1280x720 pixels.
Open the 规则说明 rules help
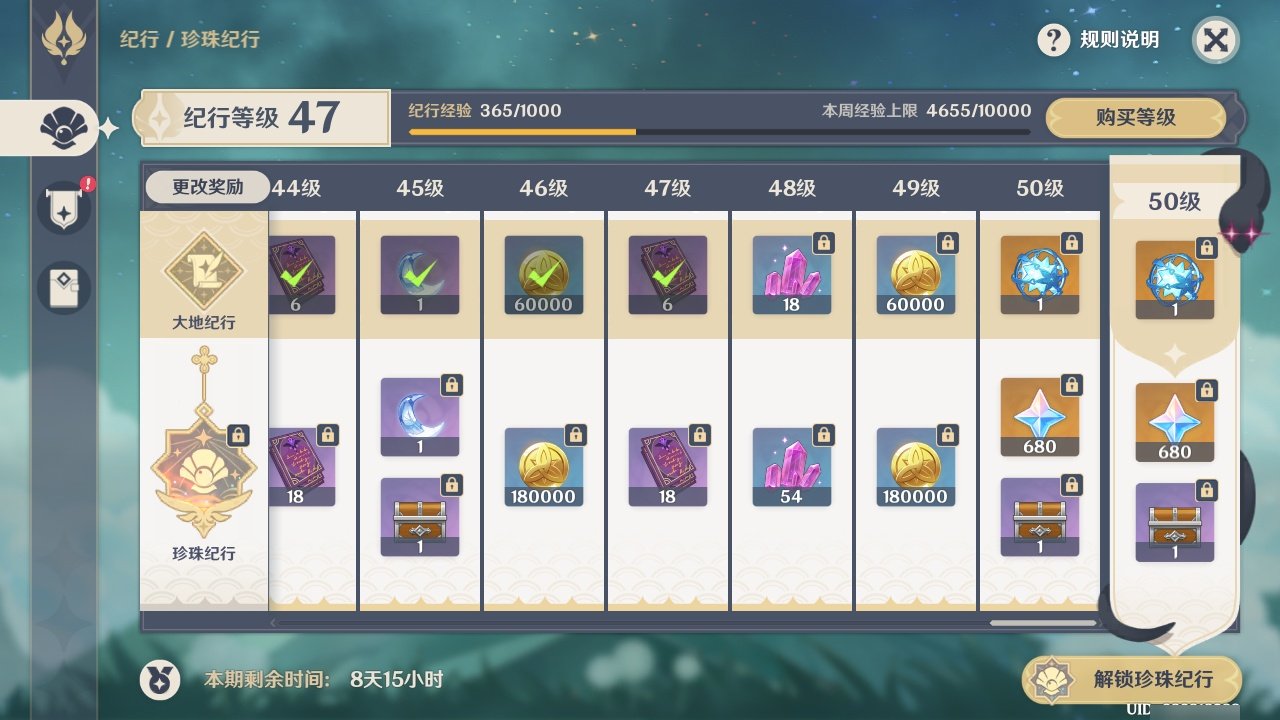point(1100,40)
